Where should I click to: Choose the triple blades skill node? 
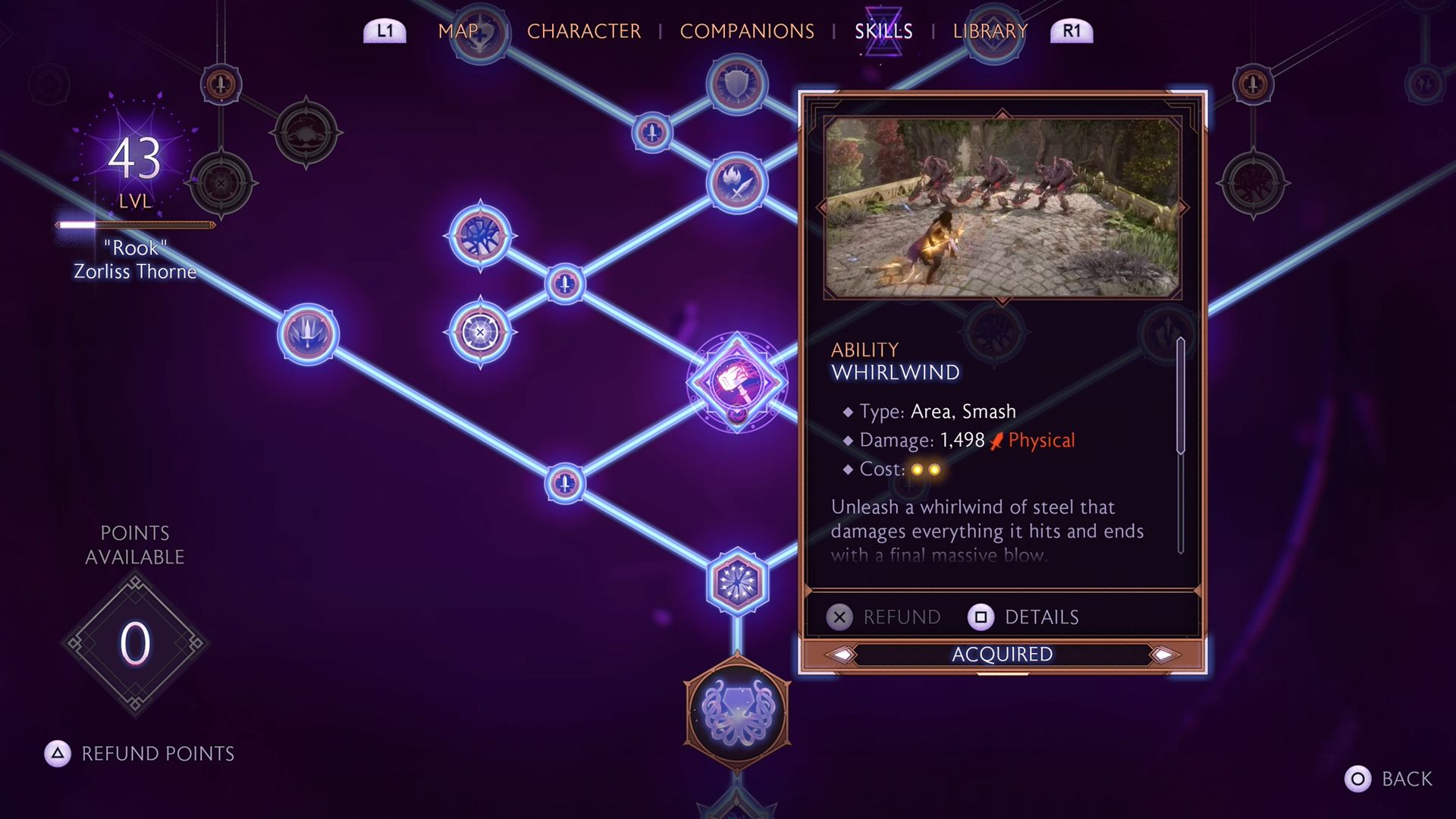pos(308,334)
